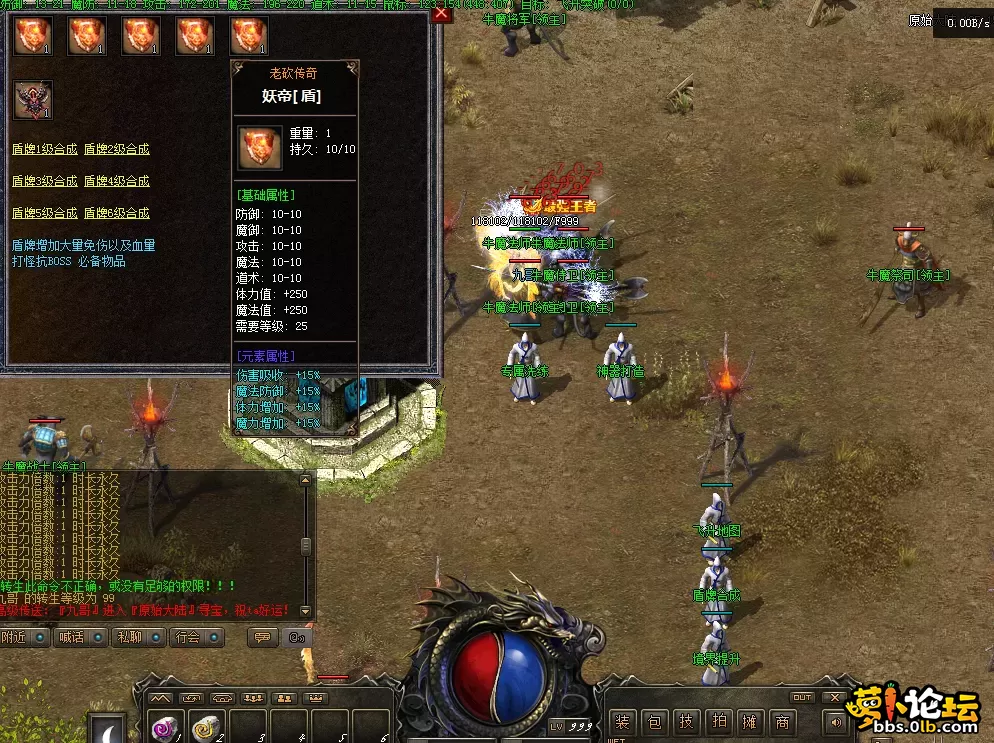Image resolution: width=994 pixels, height=743 pixels.
Task: Select the 盾牌6级合成 synthesis link
Action: click(116, 213)
